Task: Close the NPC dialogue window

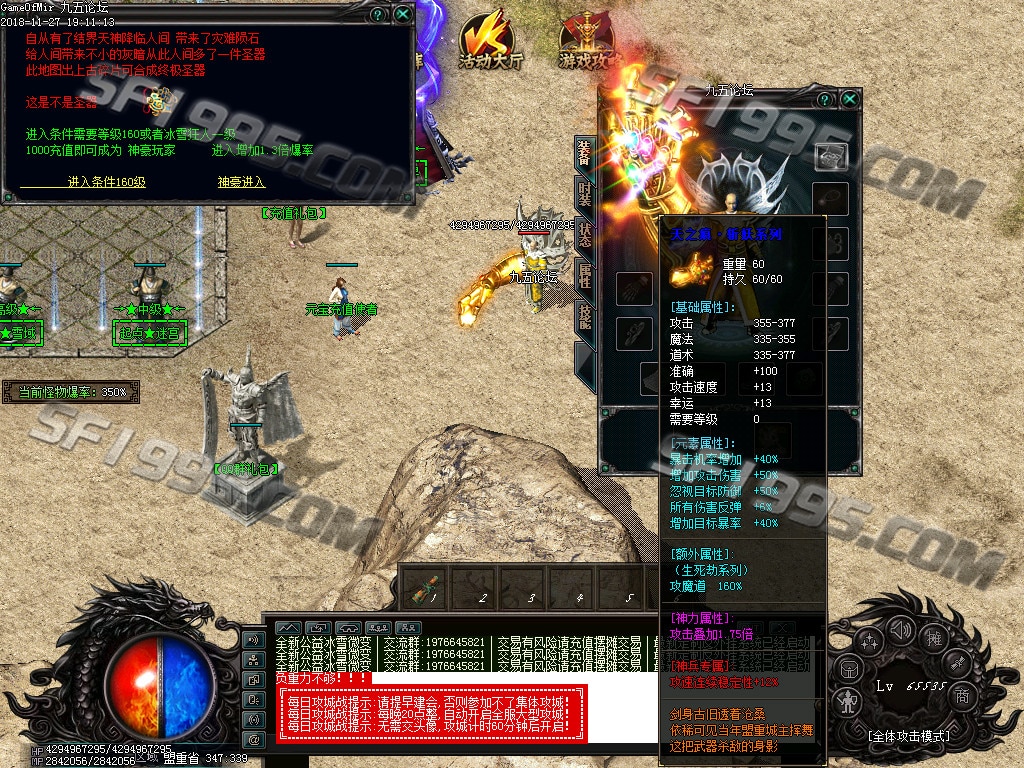Action: (x=402, y=15)
